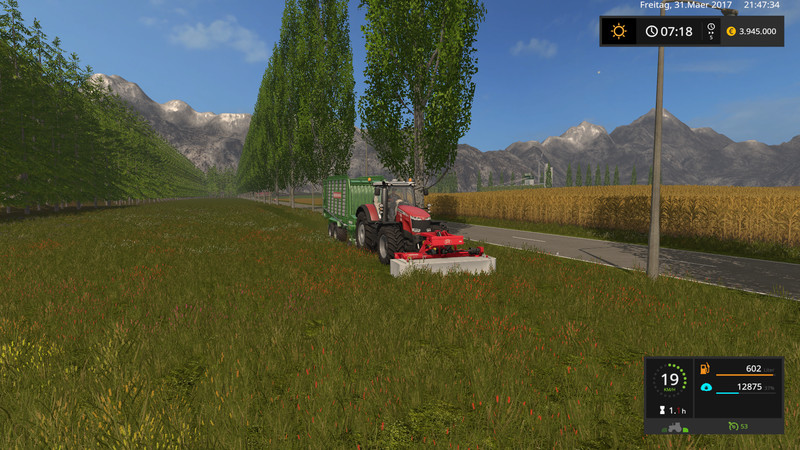Toggle the green cruise control icon
800x450 pixels.
pos(734,427)
